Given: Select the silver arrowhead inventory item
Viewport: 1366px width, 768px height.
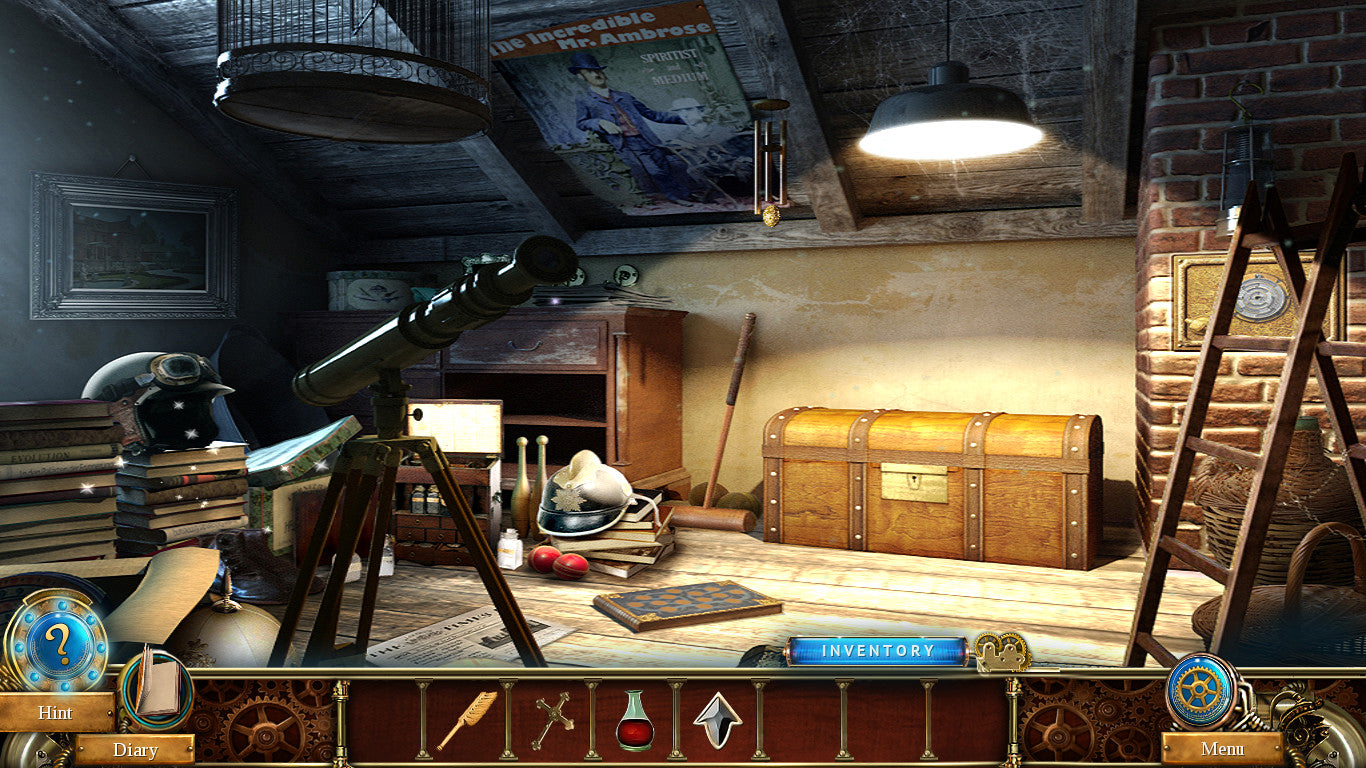Looking at the screenshot, I should tap(718, 720).
